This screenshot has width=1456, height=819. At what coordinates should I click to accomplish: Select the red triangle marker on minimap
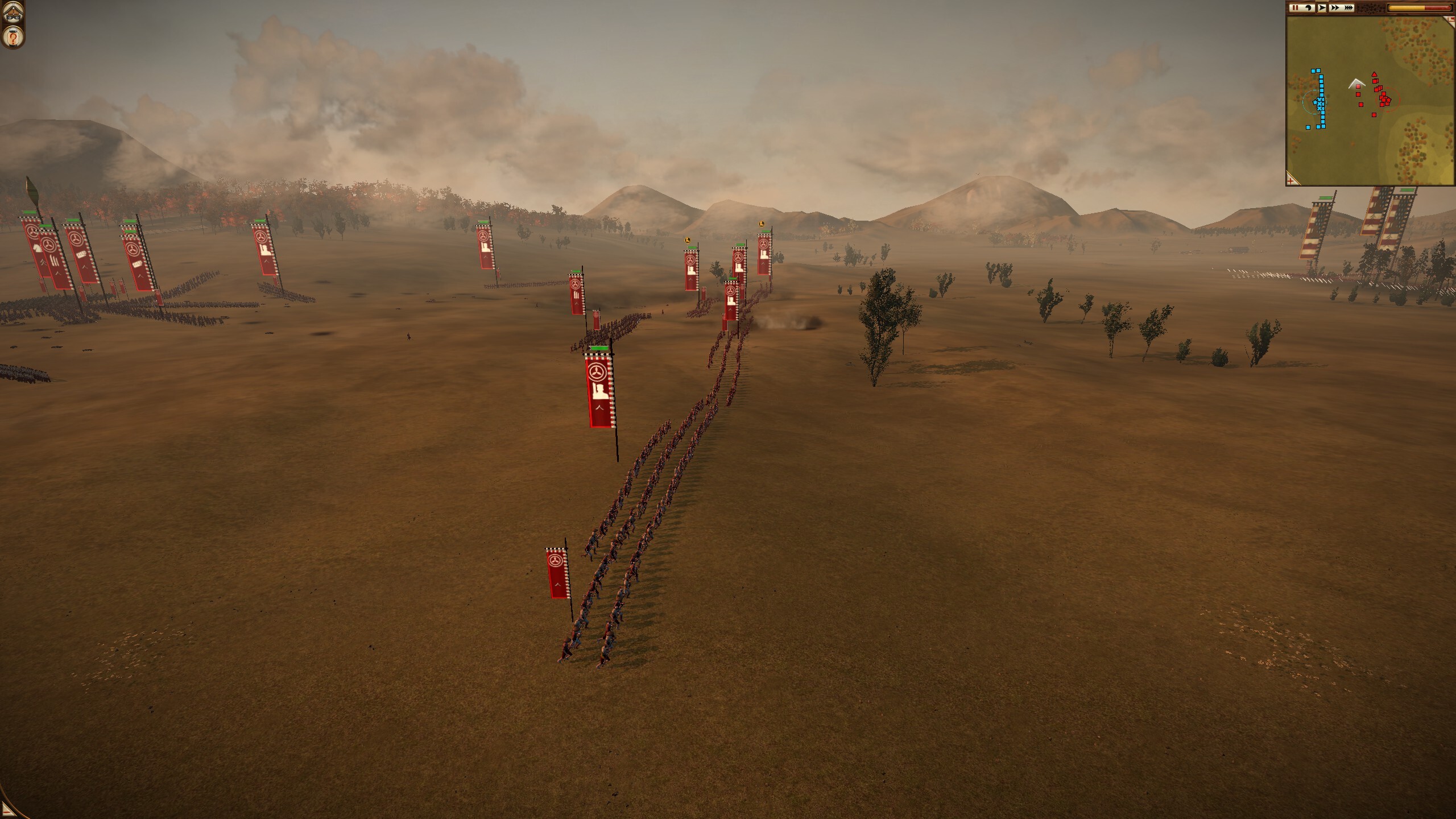tap(1375, 74)
